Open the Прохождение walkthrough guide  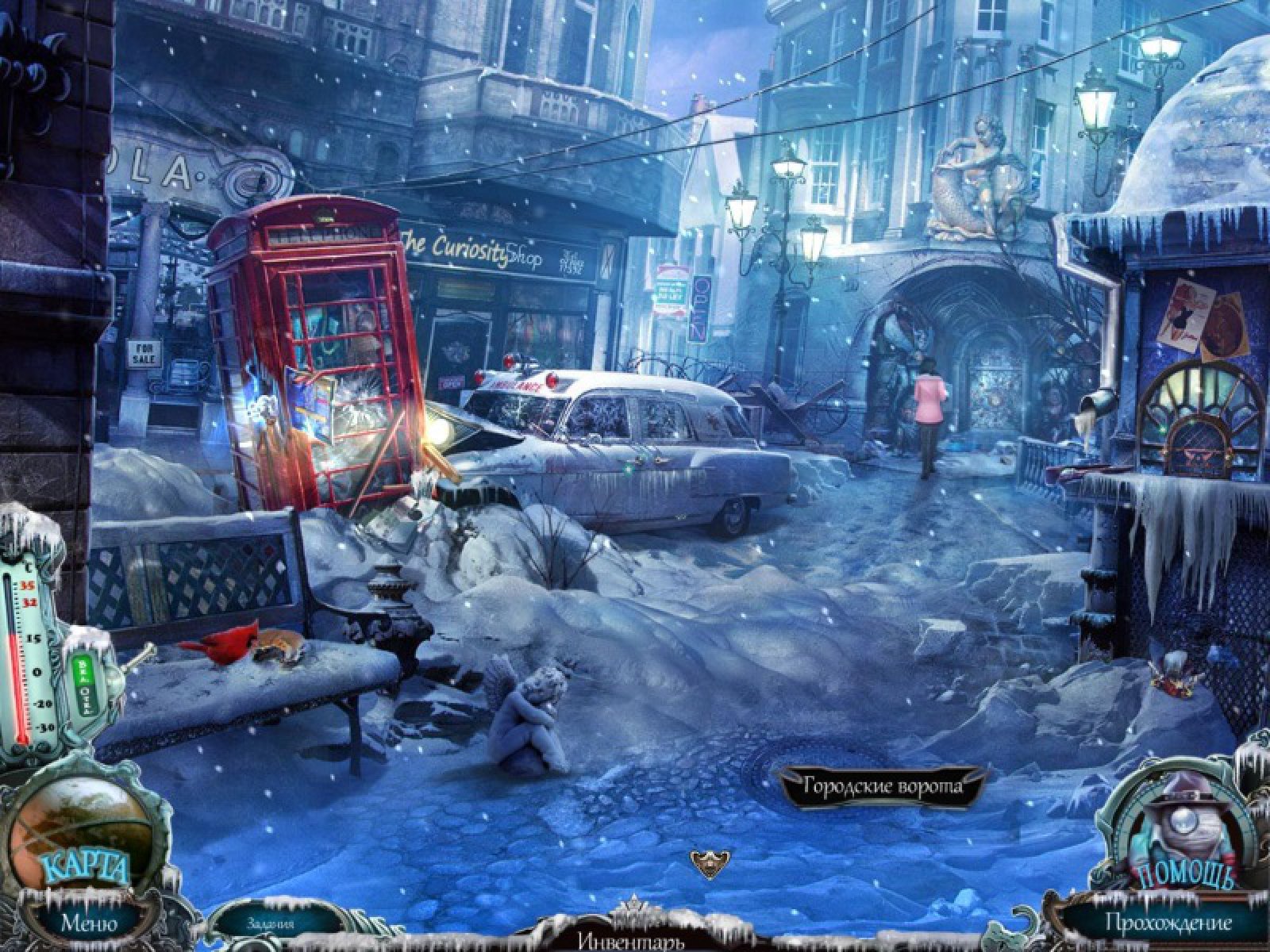pyautogui.click(x=1168, y=923)
